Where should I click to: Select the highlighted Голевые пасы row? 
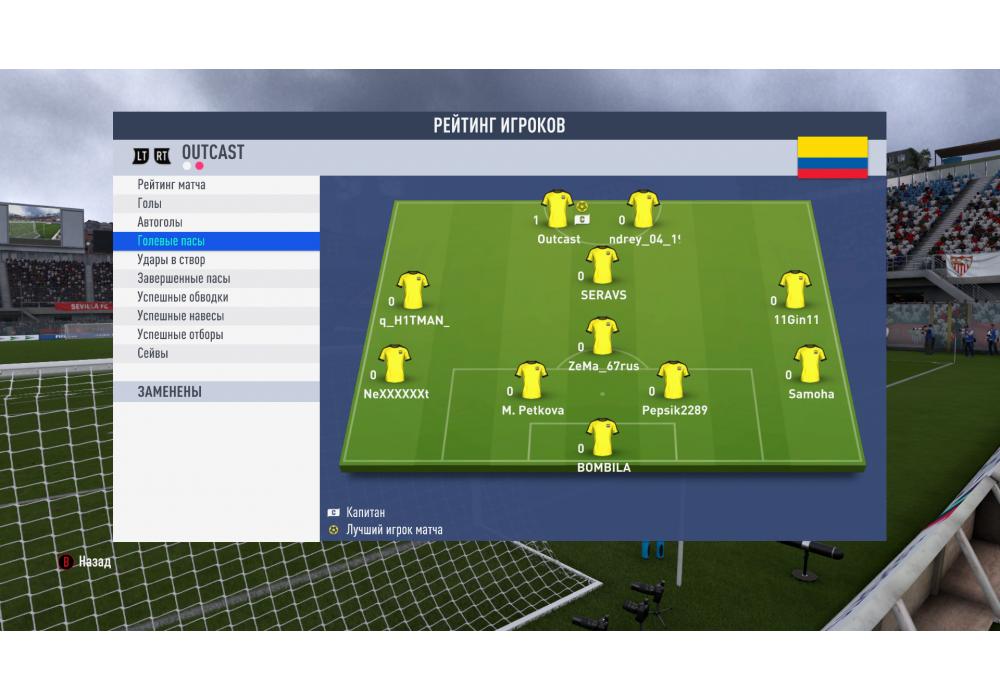pos(216,241)
